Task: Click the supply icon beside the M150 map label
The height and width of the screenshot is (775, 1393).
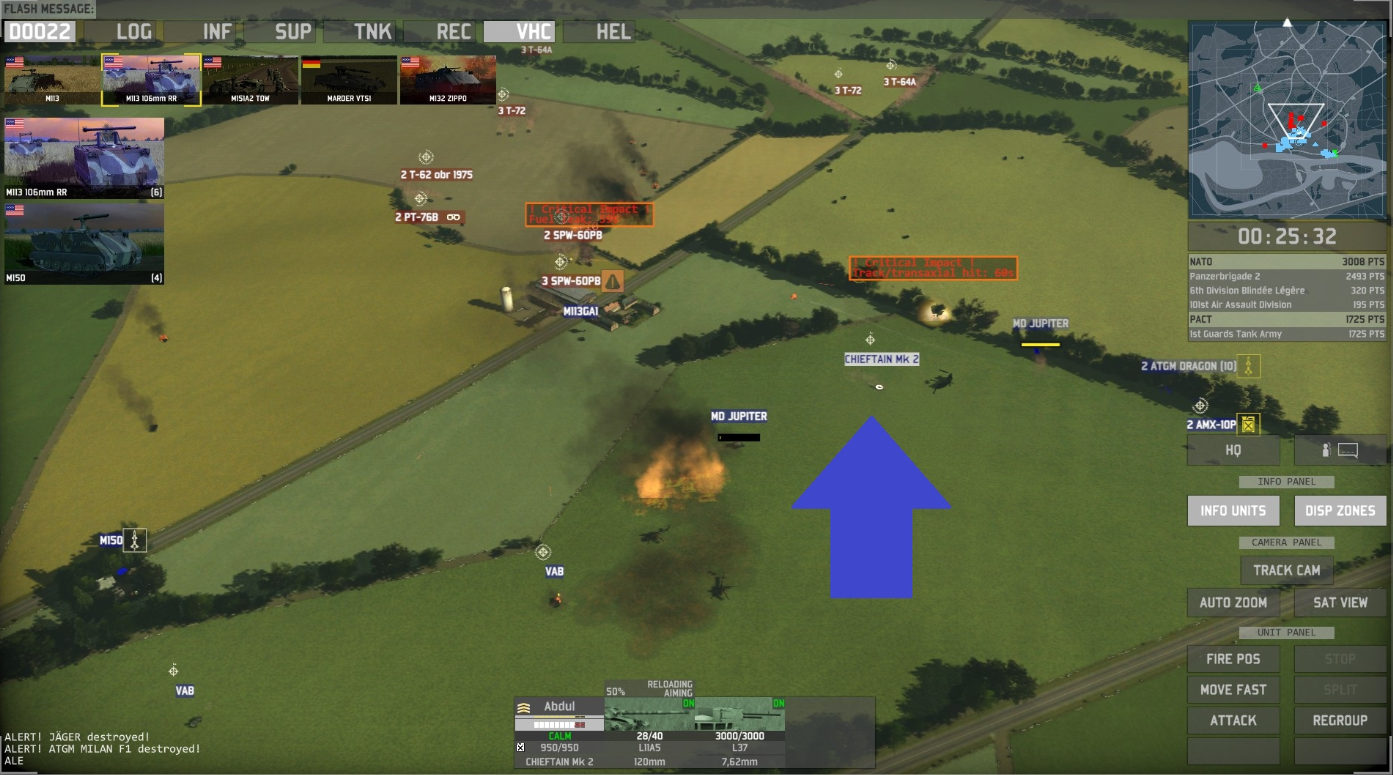Action: tap(135, 540)
